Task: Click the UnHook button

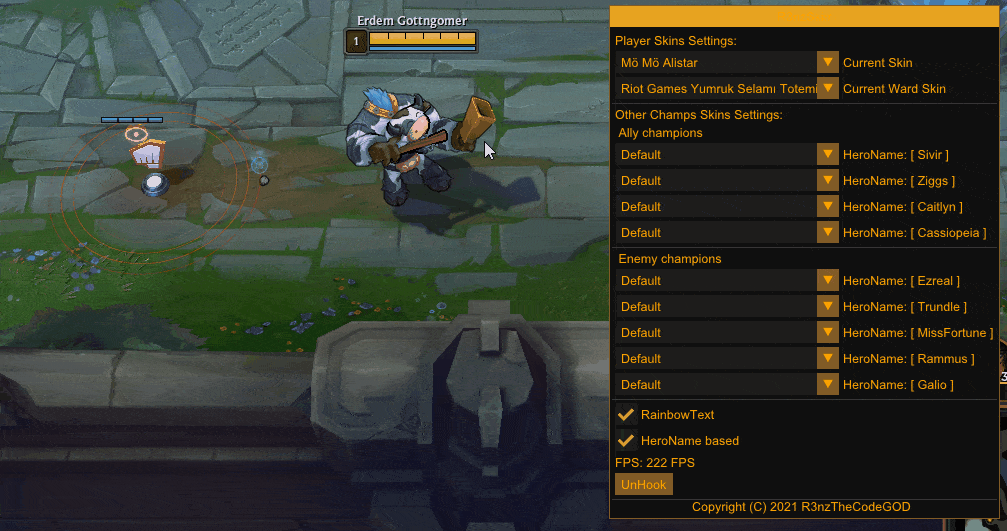Action: tap(644, 484)
